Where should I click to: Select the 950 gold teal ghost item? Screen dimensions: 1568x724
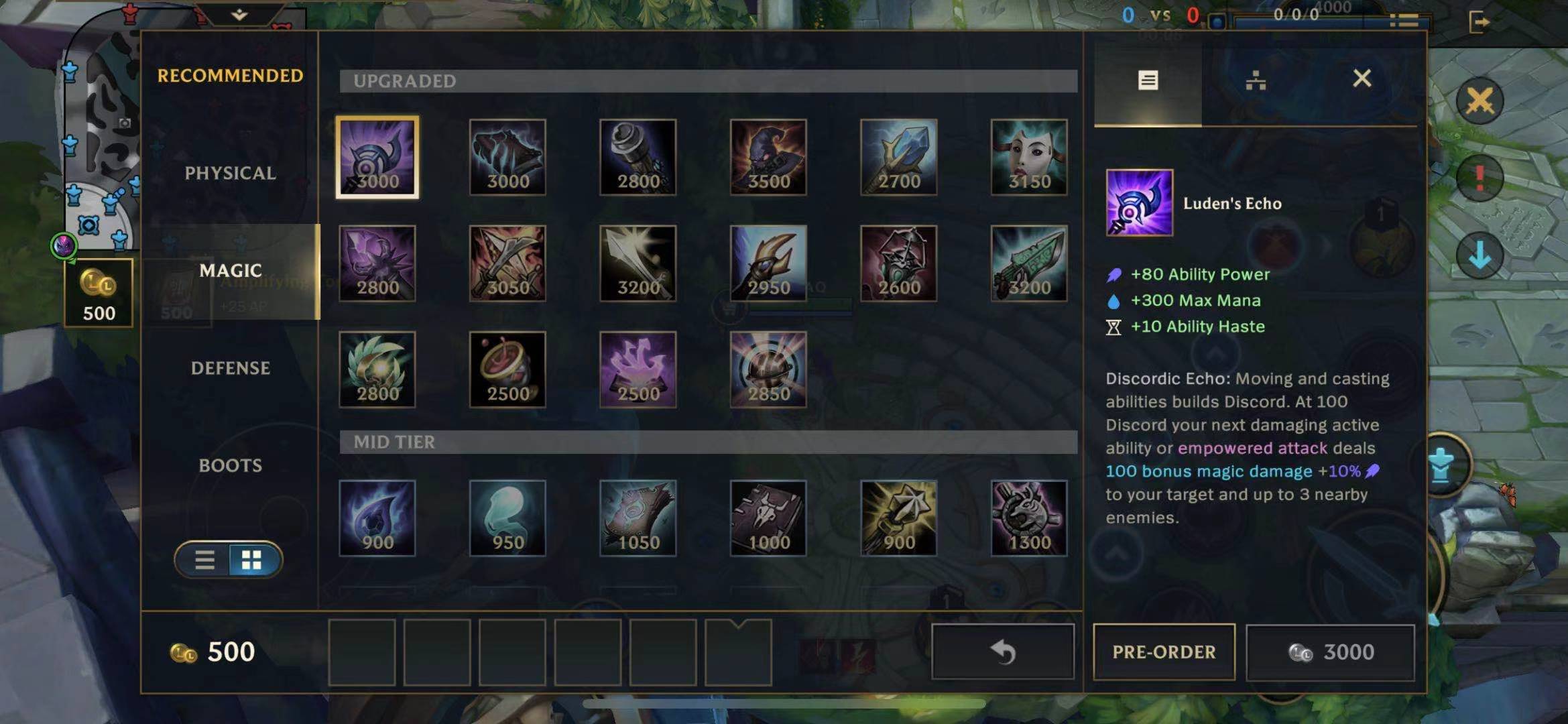(507, 518)
